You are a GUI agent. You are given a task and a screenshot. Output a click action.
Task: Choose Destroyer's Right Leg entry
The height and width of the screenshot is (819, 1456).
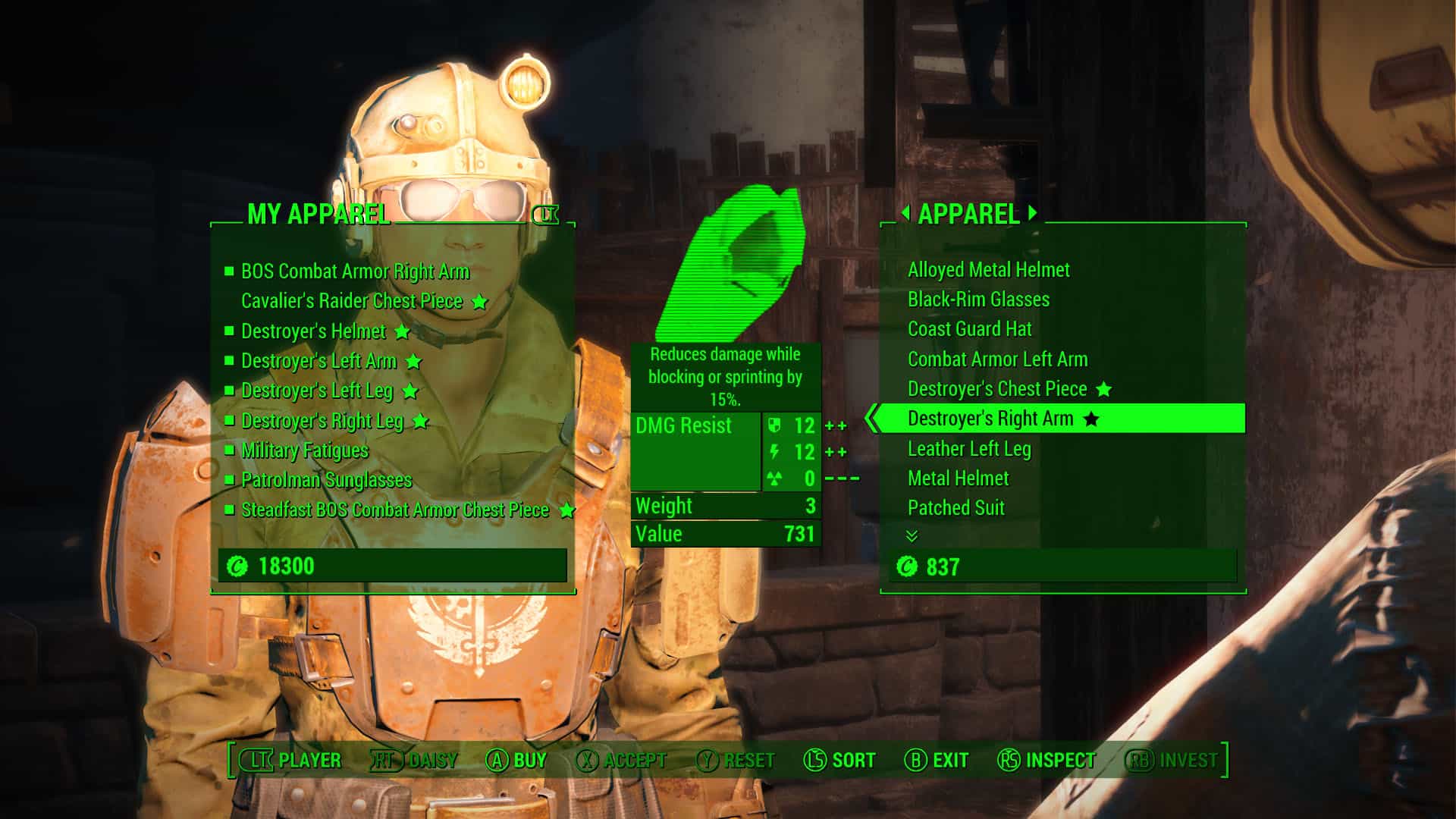click(322, 421)
